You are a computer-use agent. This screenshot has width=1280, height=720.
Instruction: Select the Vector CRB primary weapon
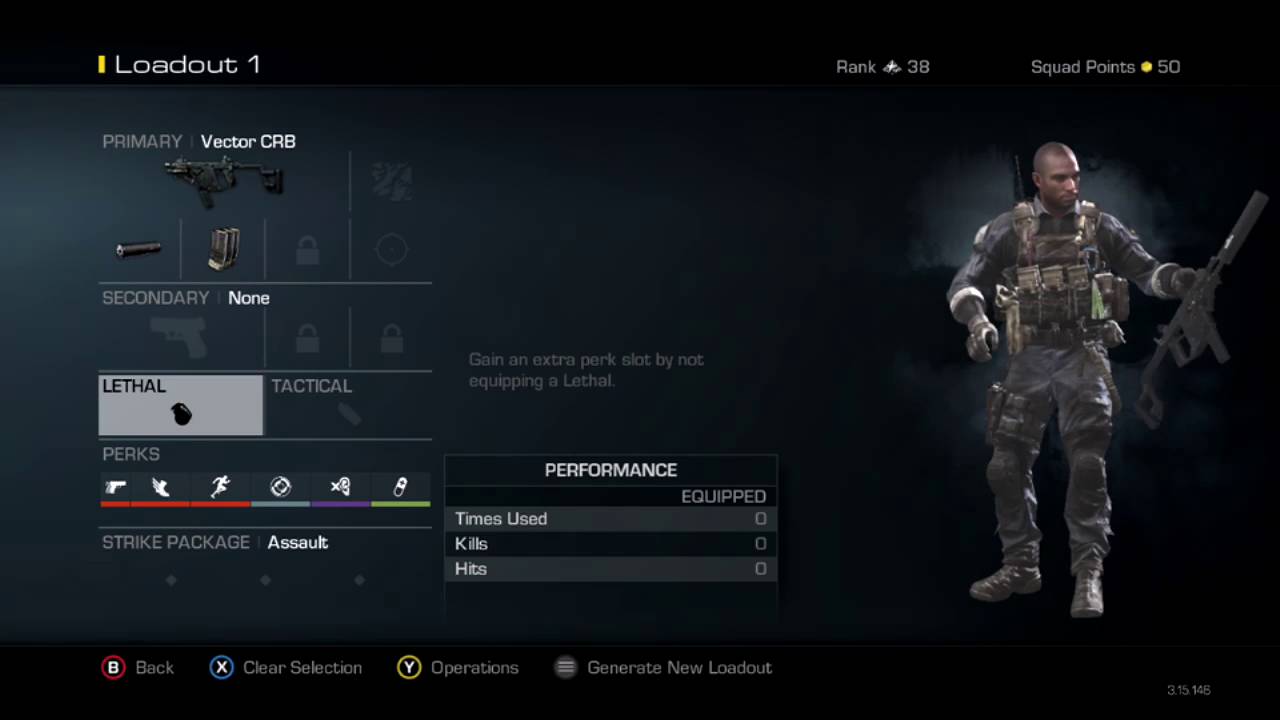pyautogui.click(x=224, y=181)
